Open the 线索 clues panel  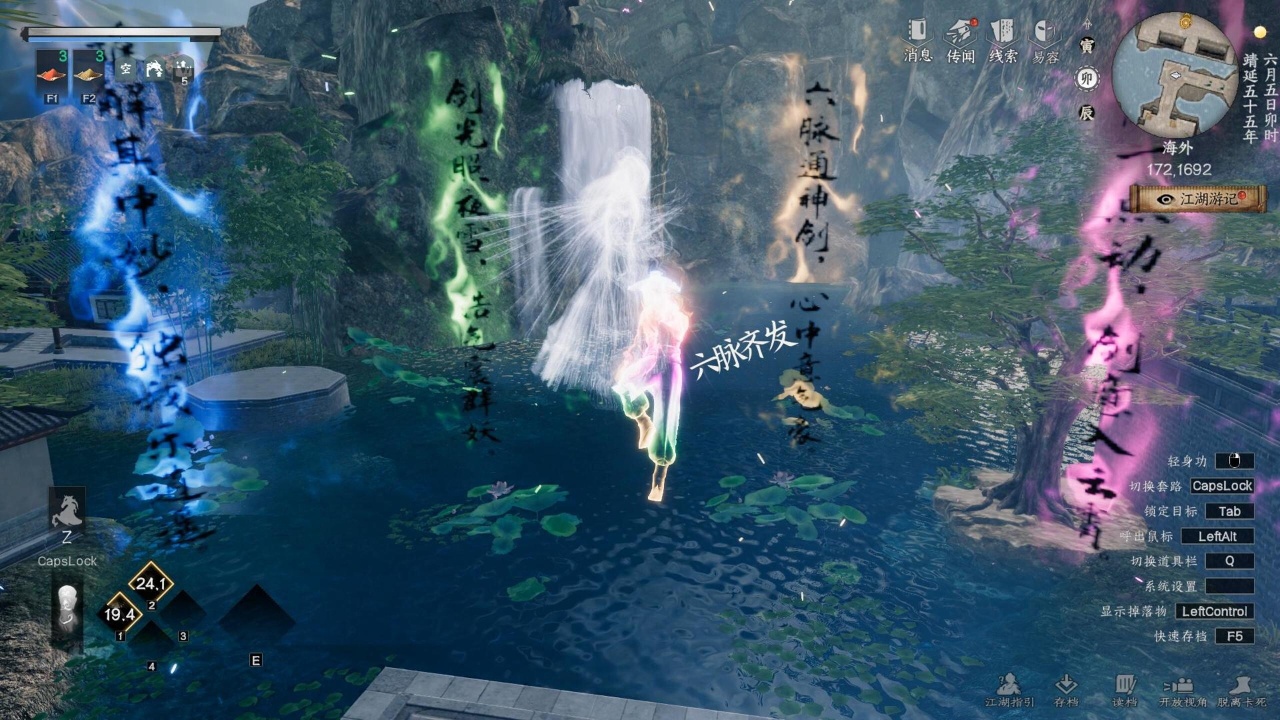(1003, 39)
